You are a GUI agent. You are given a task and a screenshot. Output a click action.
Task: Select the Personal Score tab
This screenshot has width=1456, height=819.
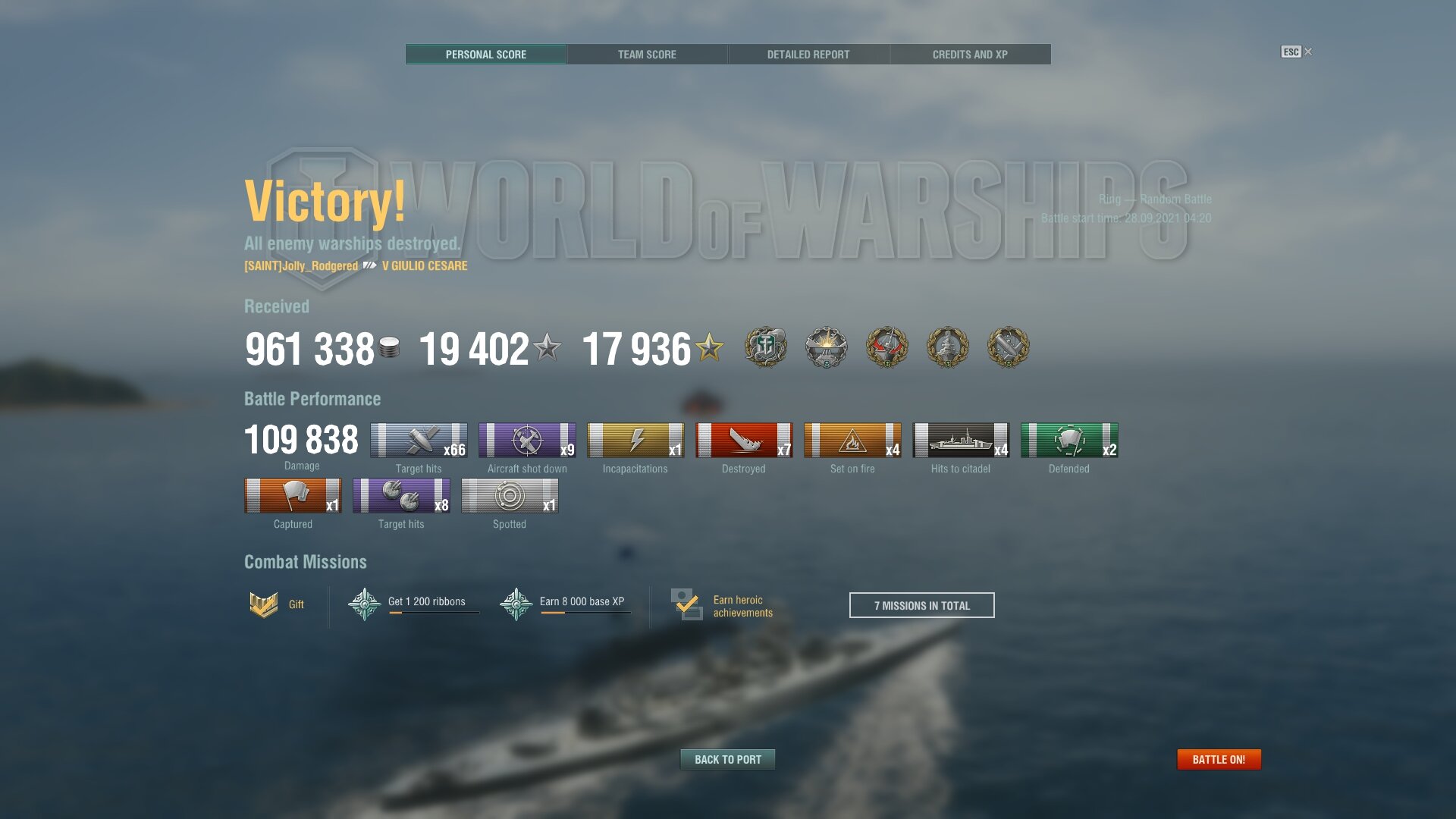(x=486, y=55)
